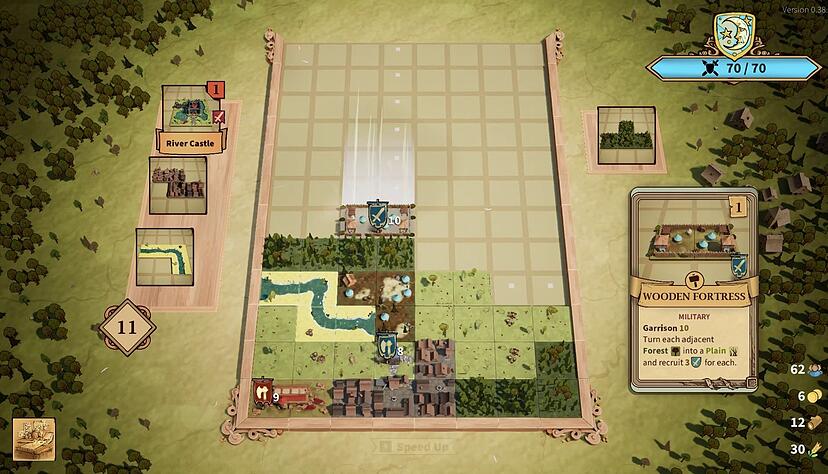This screenshot has width=828, height=474.
Task: Pick the brick town tile card
Action: [x=178, y=184]
